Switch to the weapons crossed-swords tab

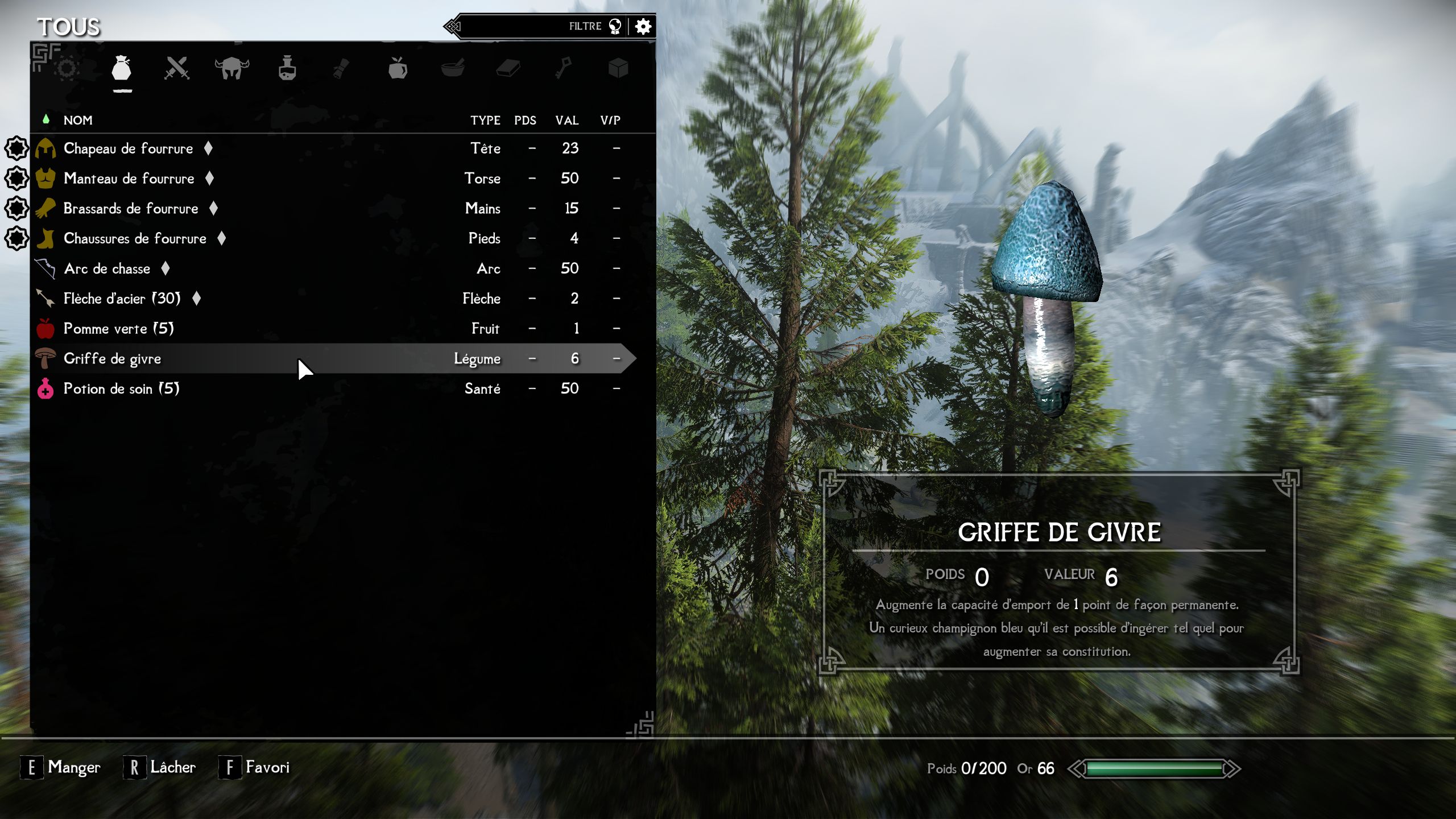pyautogui.click(x=176, y=69)
